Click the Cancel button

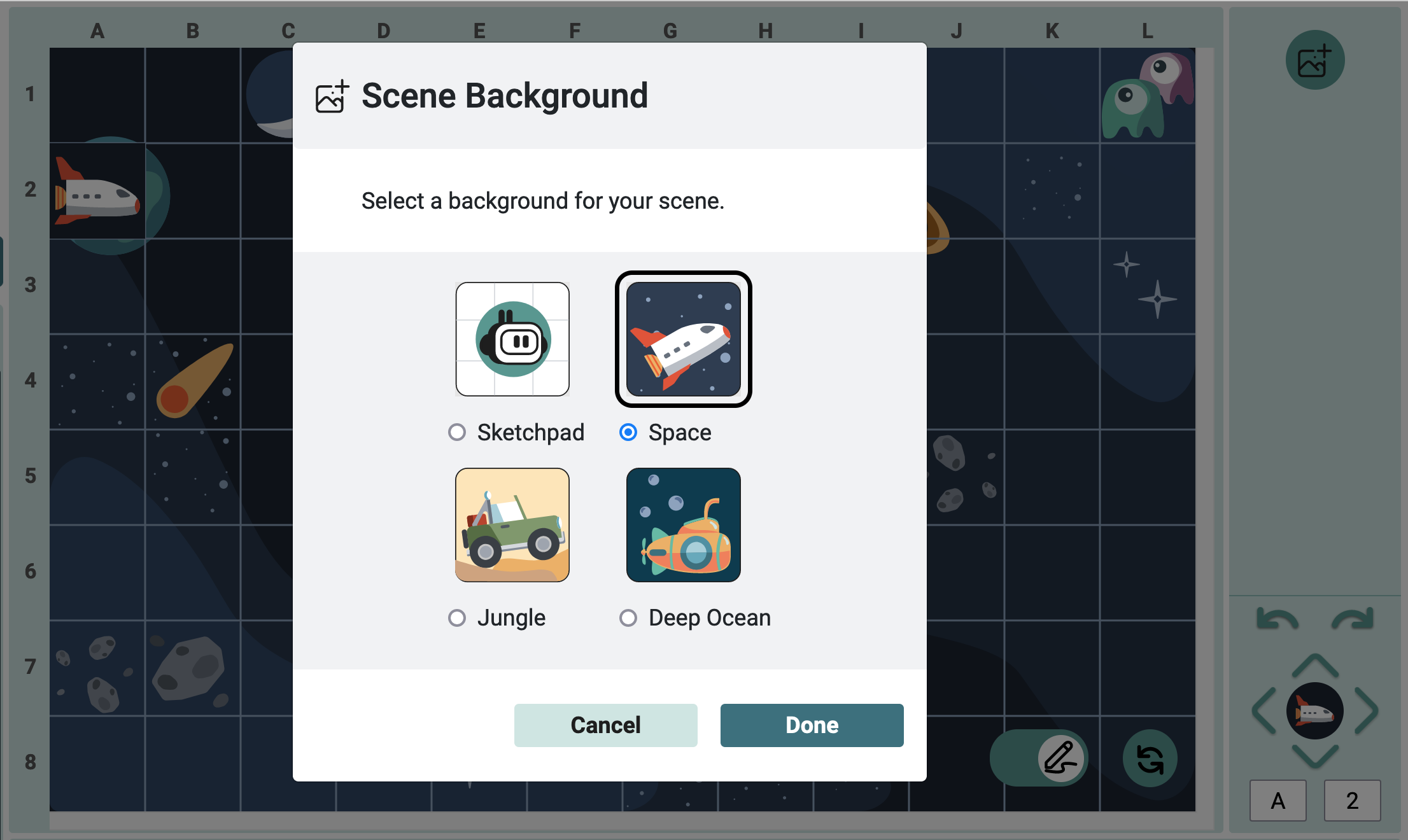click(x=605, y=725)
